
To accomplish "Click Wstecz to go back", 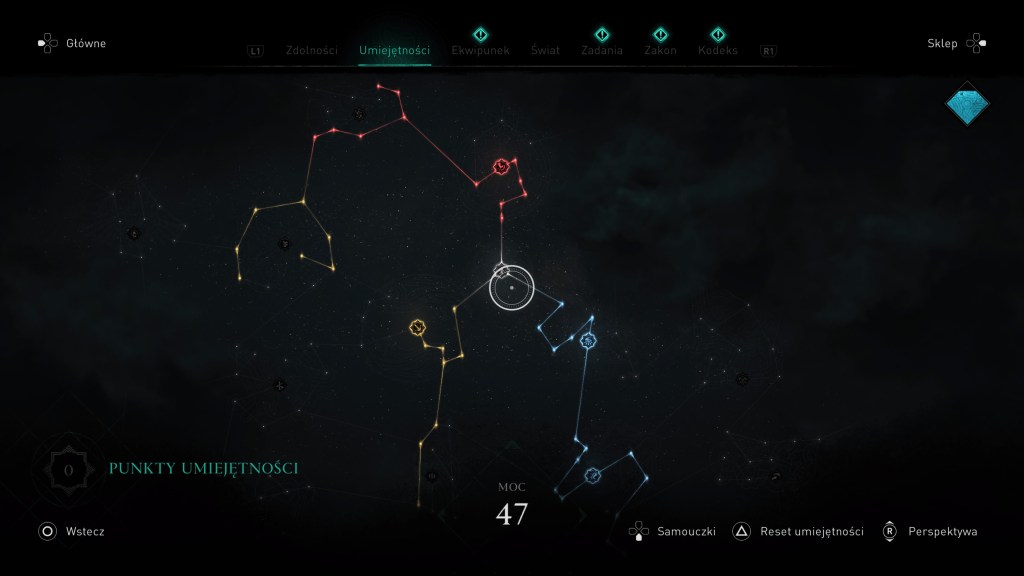I will coord(72,532).
